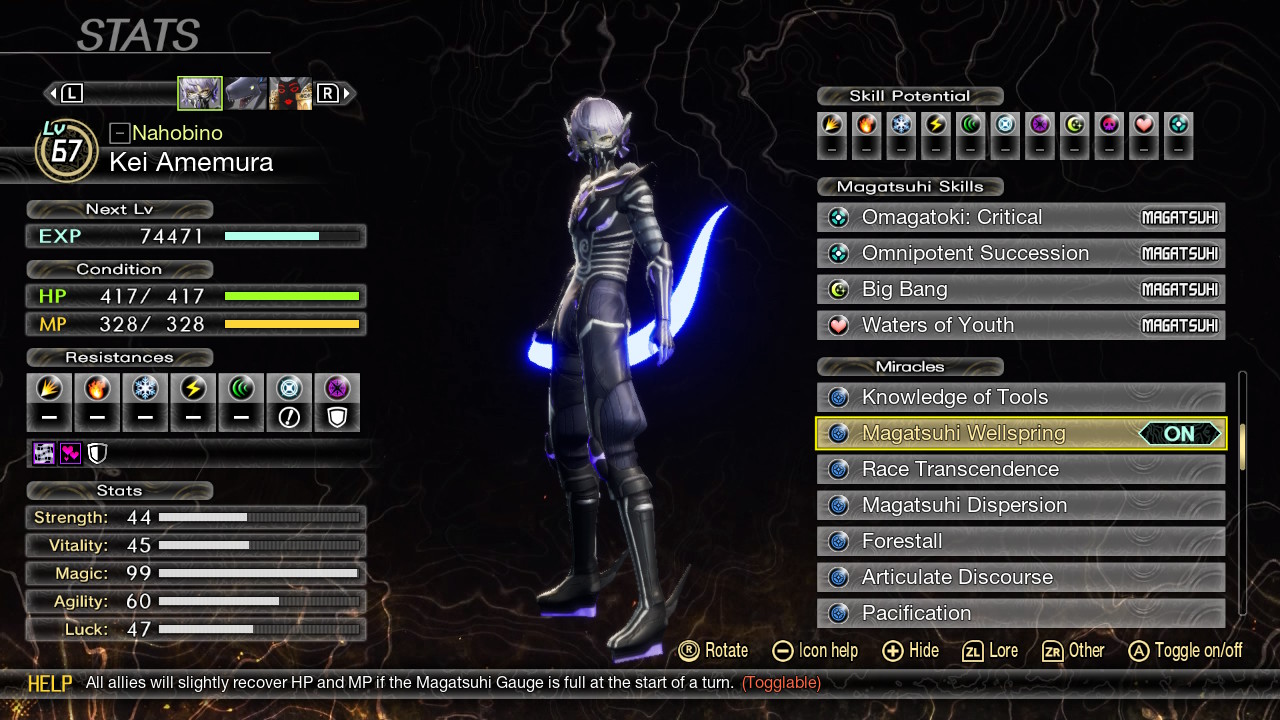Highlight the Waters of Youth skill
This screenshot has width=1280, height=720.
[1020, 325]
